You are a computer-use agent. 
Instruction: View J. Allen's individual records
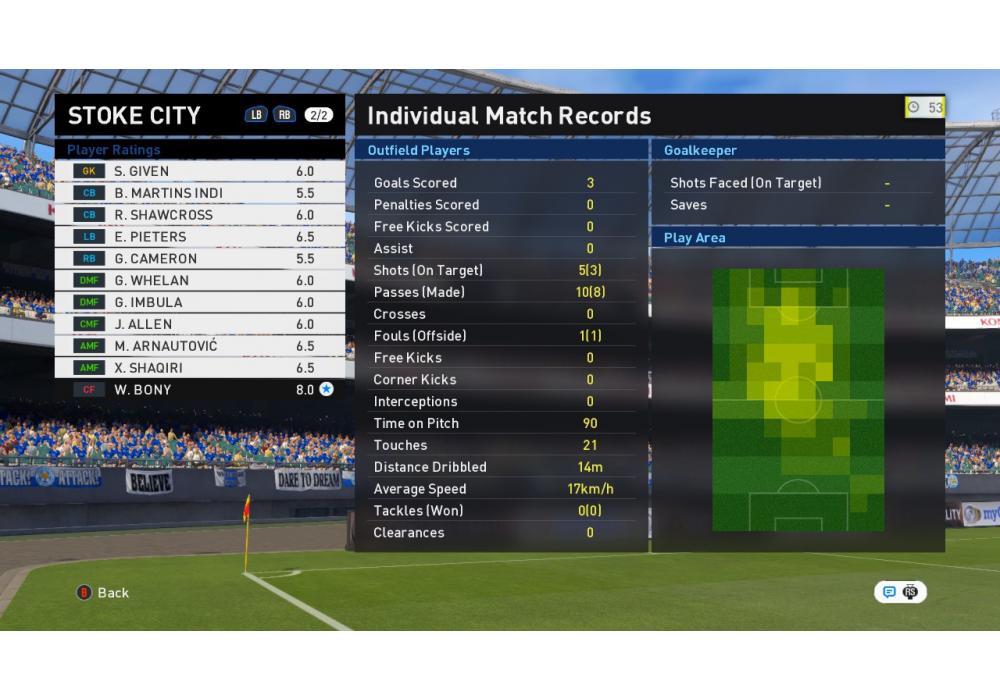click(200, 325)
